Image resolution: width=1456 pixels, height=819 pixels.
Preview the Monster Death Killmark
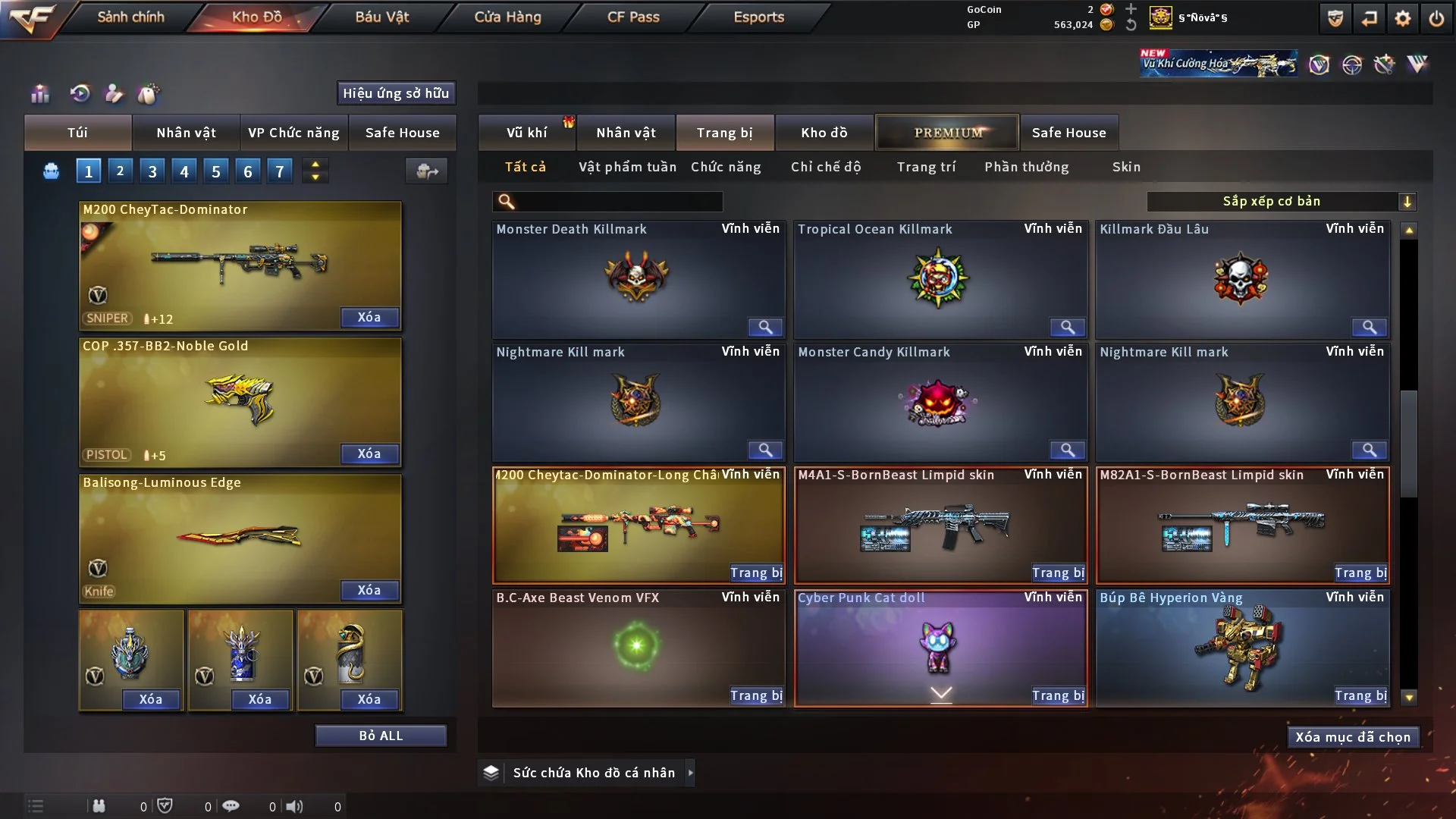click(765, 327)
